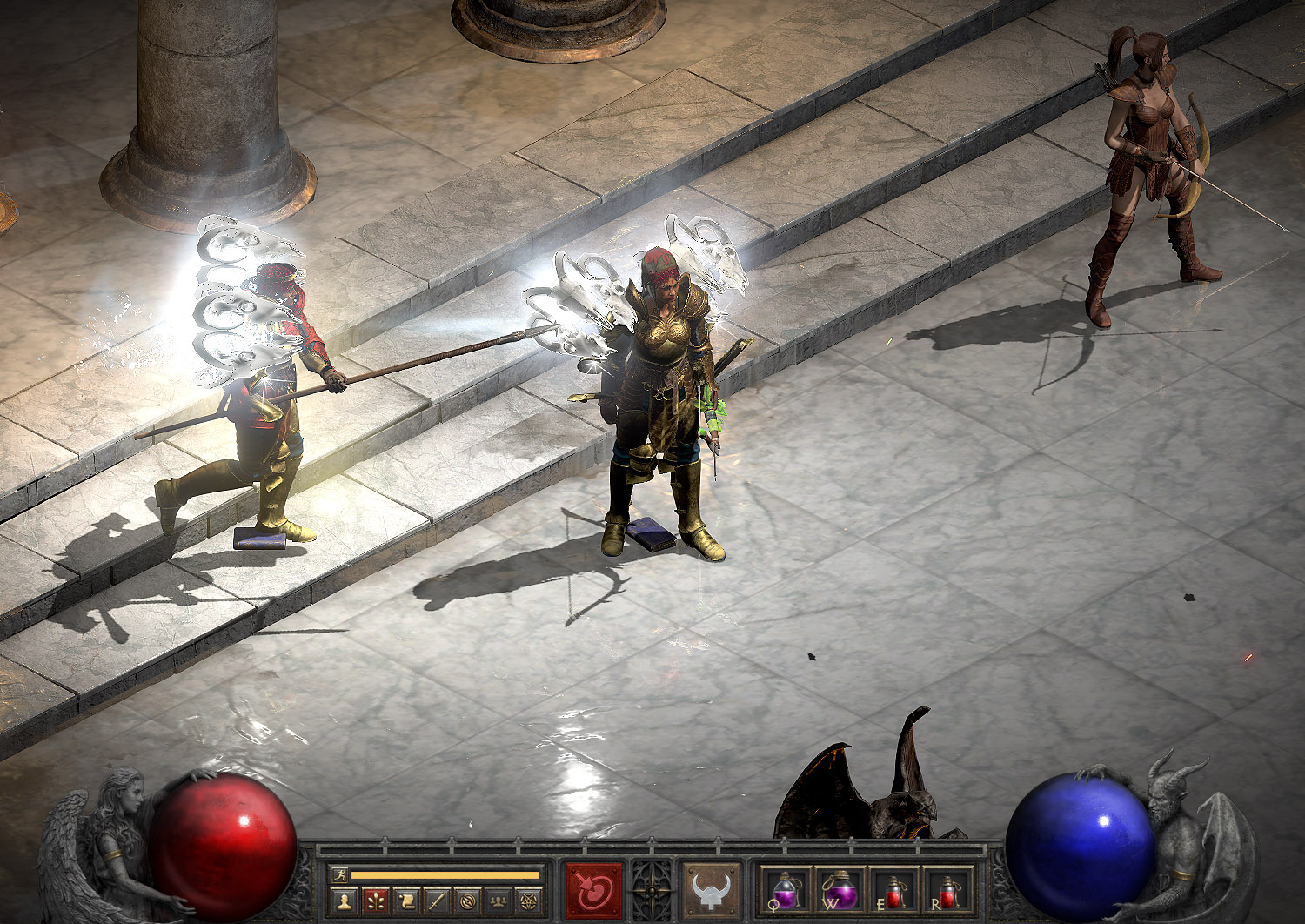Select the red left-click attack skill
The height and width of the screenshot is (924, 1305).
point(594,891)
